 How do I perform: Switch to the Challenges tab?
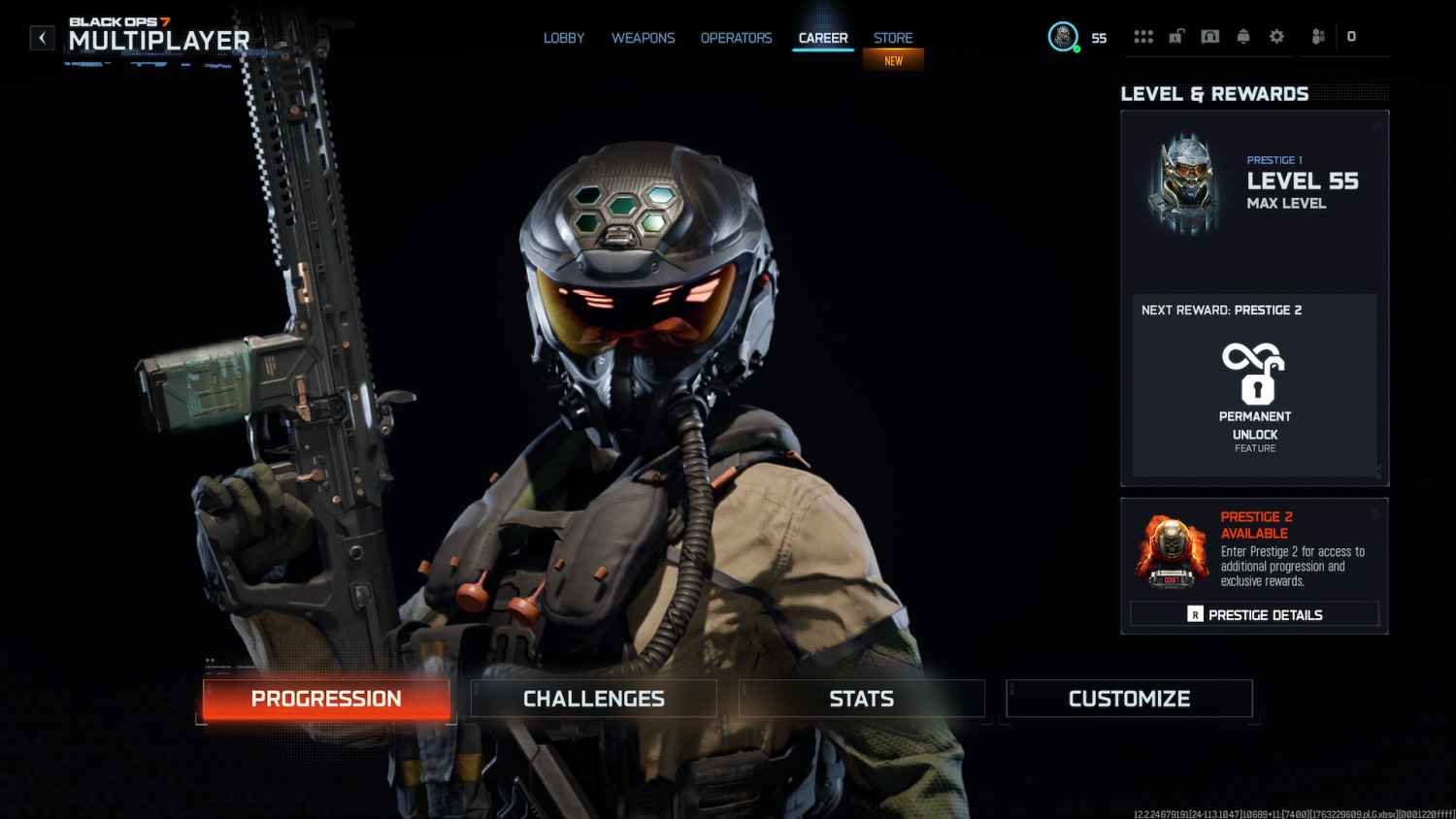coord(593,698)
